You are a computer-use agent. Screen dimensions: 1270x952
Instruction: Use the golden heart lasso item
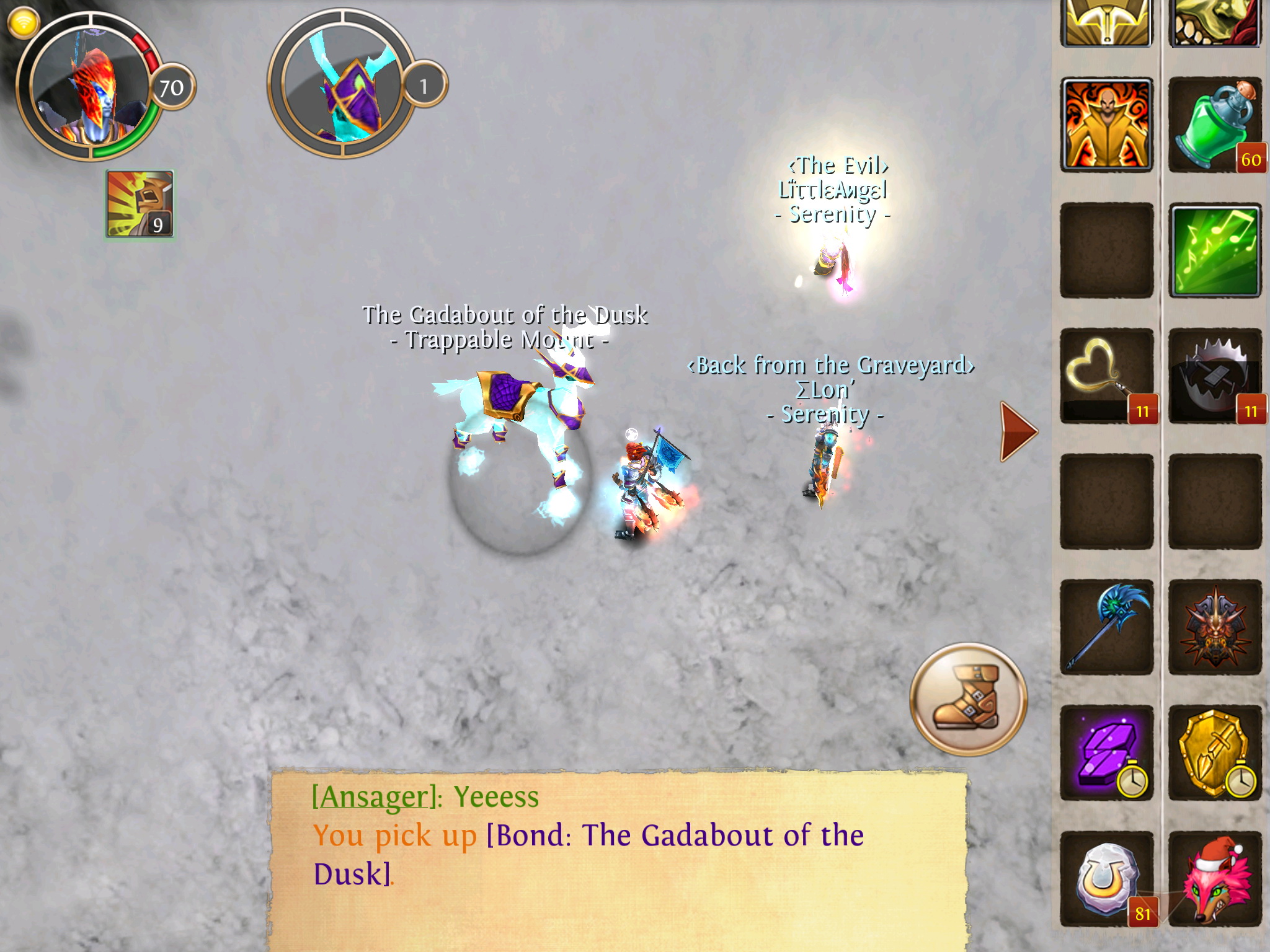click(x=1107, y=376)
